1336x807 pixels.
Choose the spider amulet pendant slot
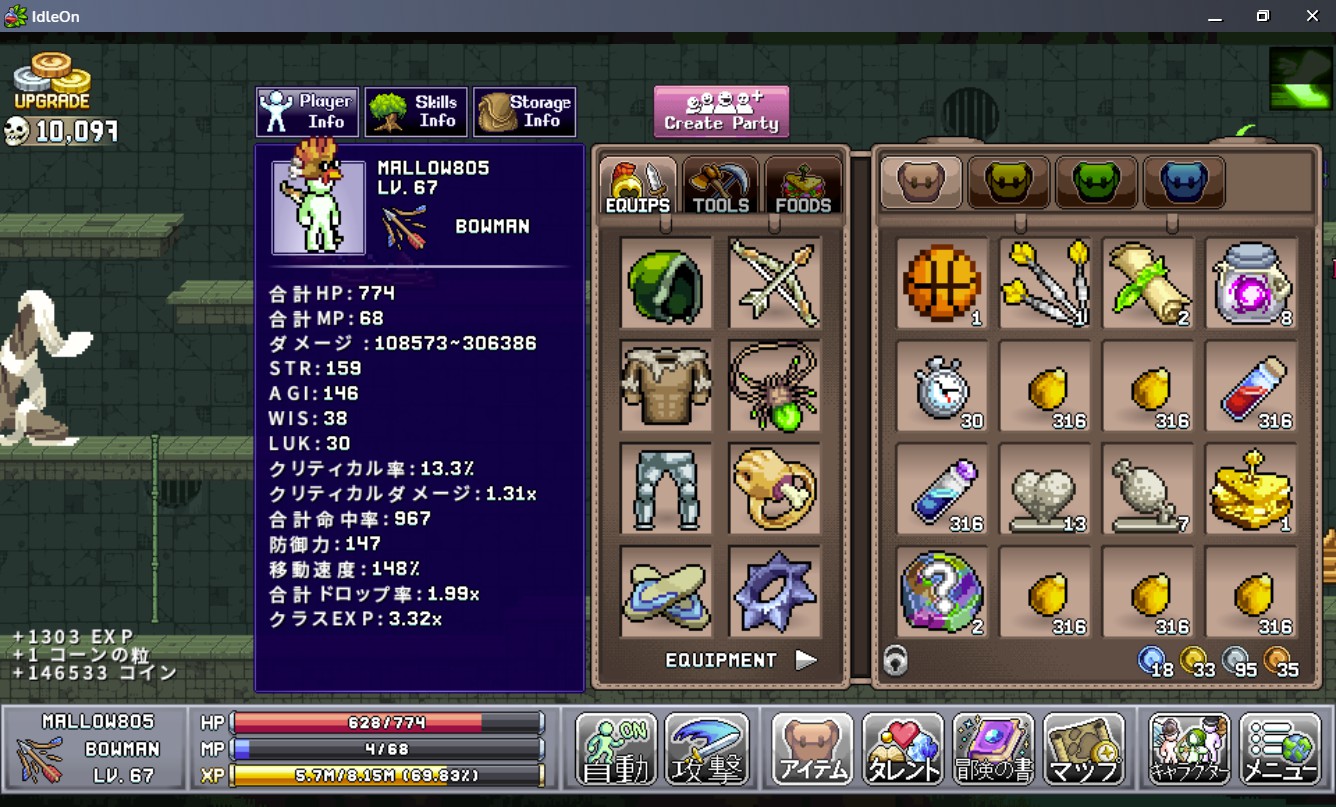[774, 386]
